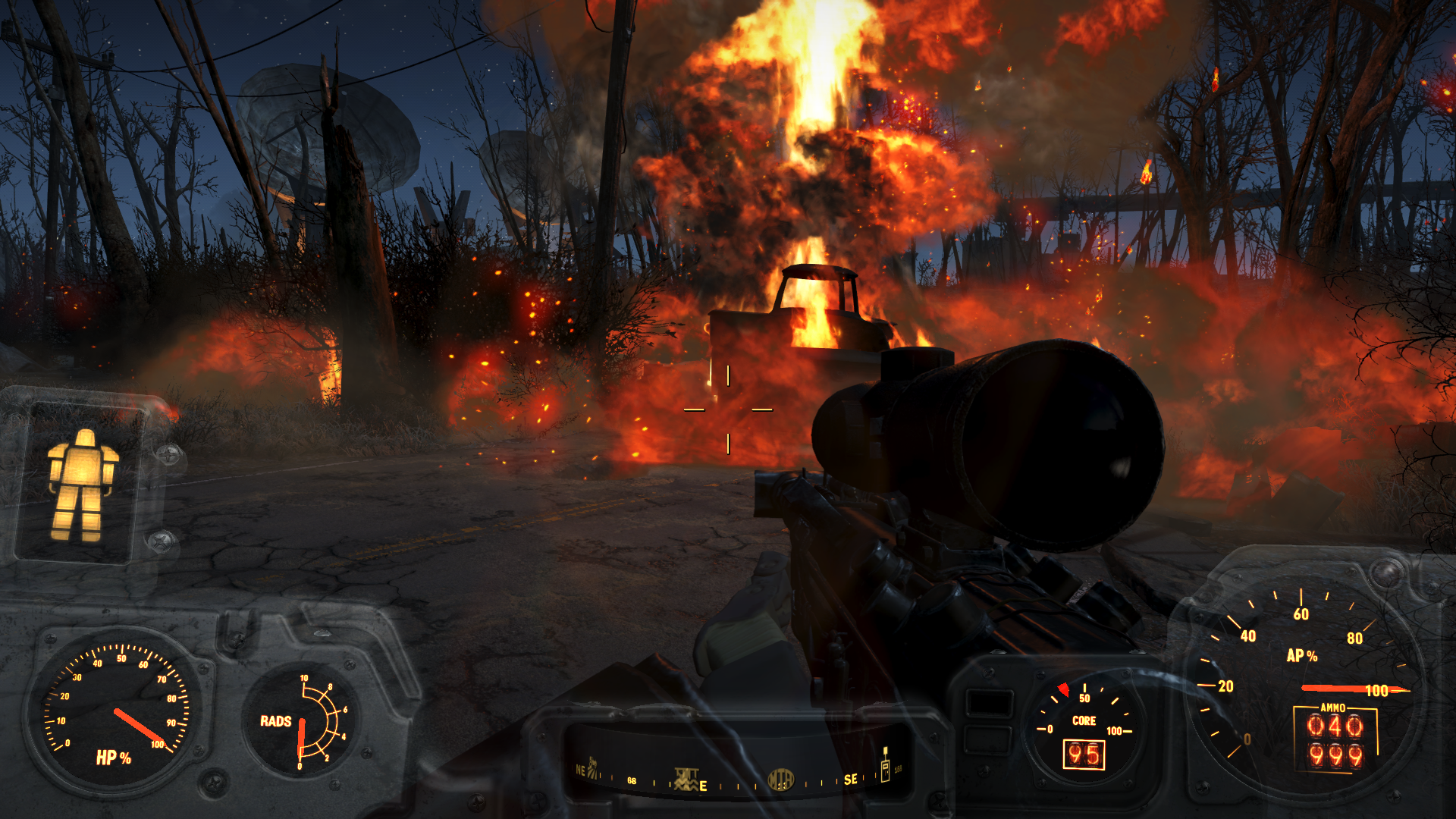Select the pier marker near East
Image resolution: width=1456 pixels, height=819 pixels.
click(x=686, y=779)
